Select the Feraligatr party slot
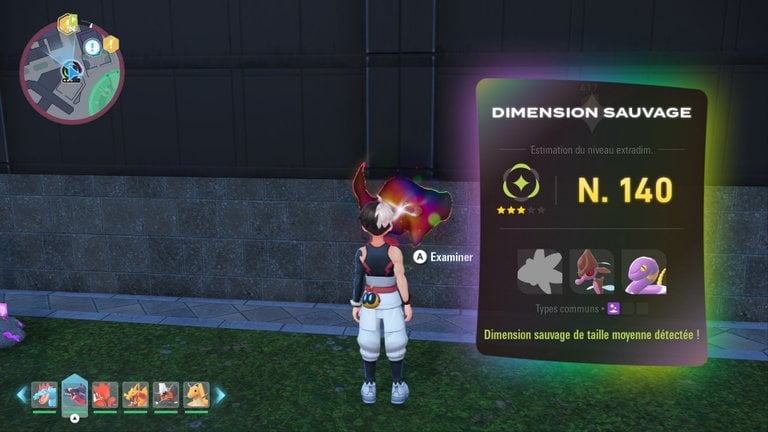 [44, 395]
